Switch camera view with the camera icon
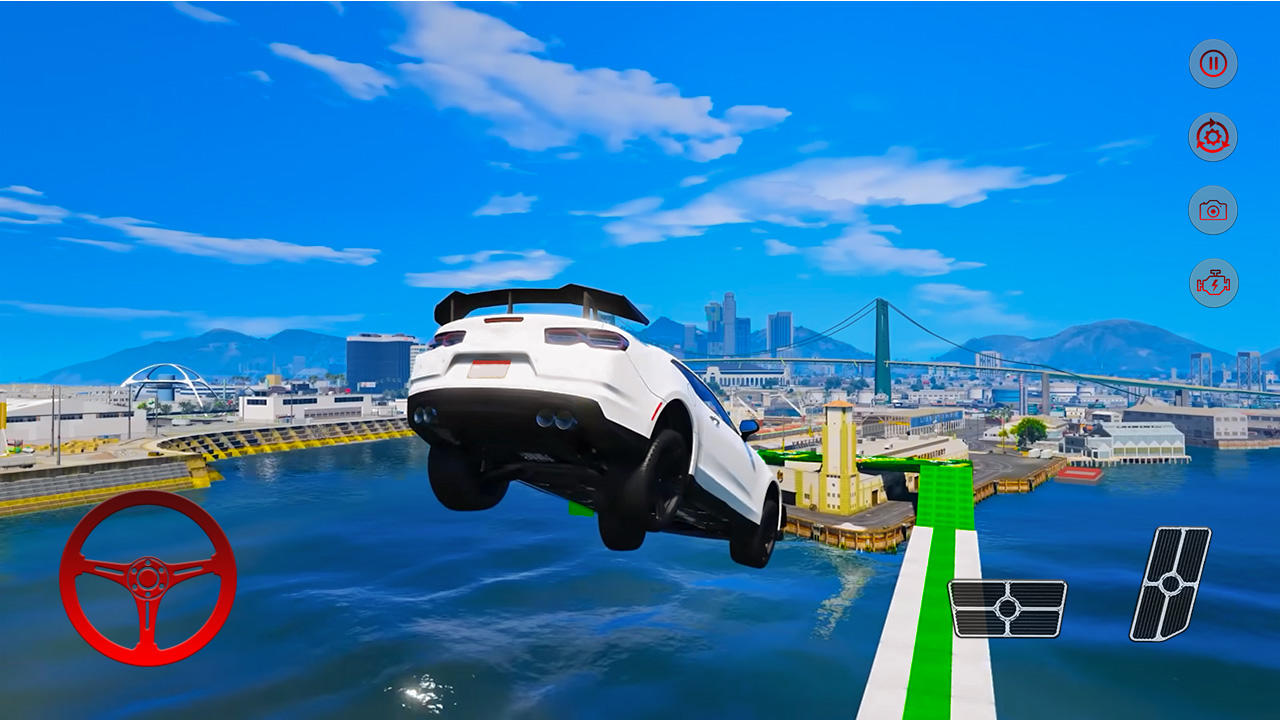Image resolution: width=1280 pixels, height=720 pixels. click(x=1211, y=212)
